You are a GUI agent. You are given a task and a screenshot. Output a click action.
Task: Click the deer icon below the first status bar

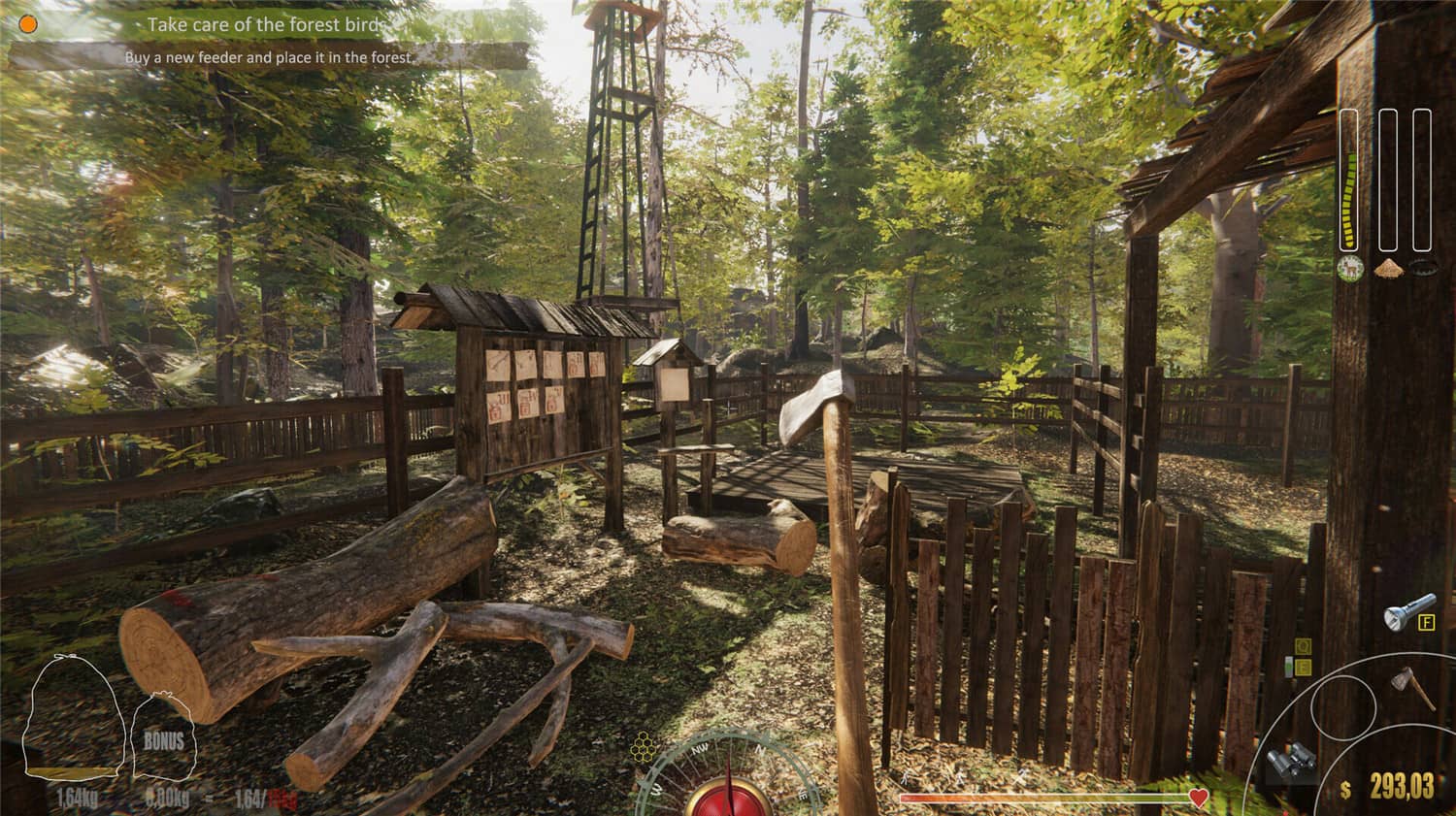[x=1350, y=269]
